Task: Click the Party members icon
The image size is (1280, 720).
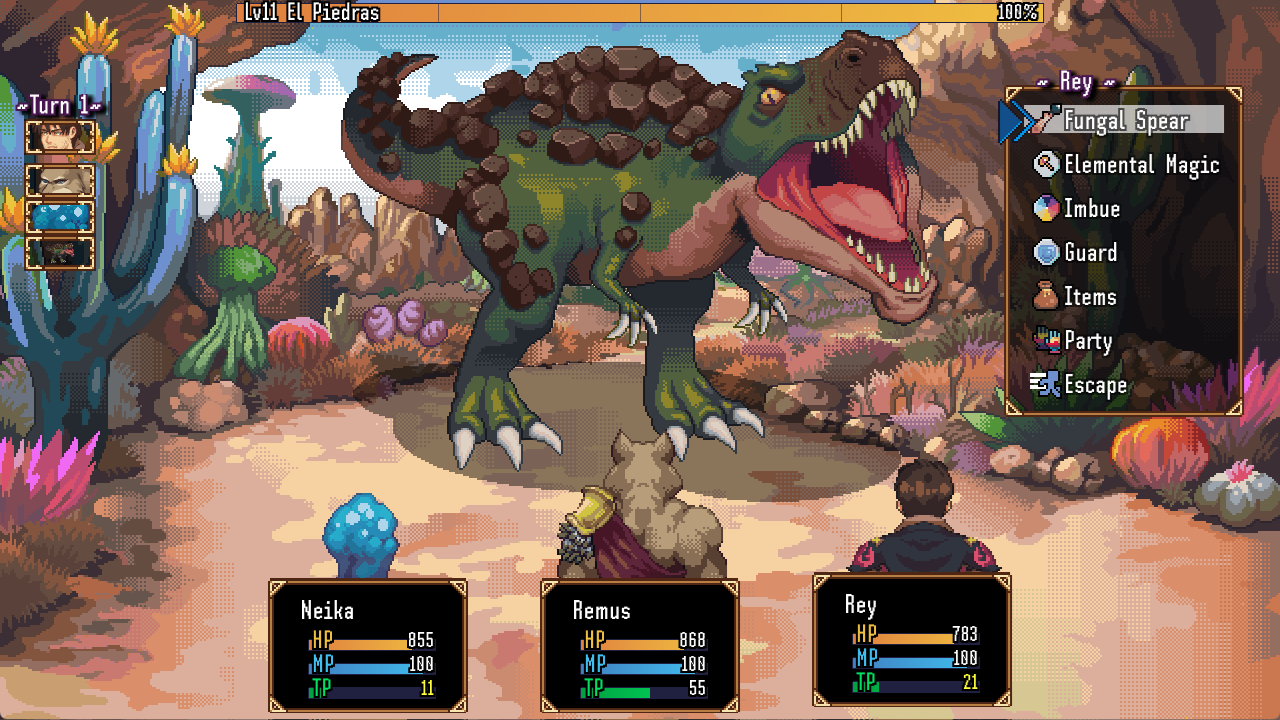Action: tap(1043, 341)
